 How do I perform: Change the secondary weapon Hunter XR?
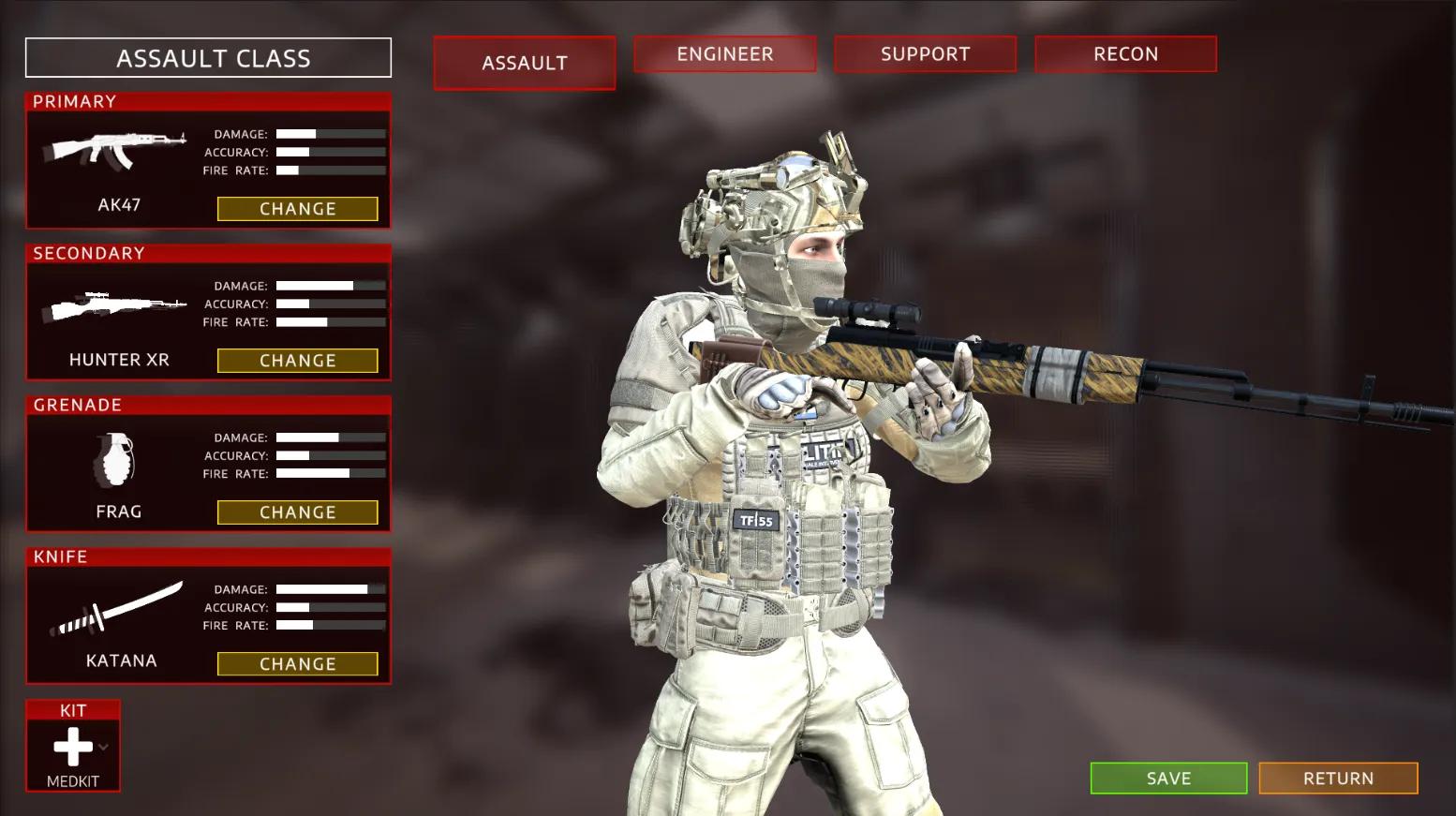coord(298,360)
